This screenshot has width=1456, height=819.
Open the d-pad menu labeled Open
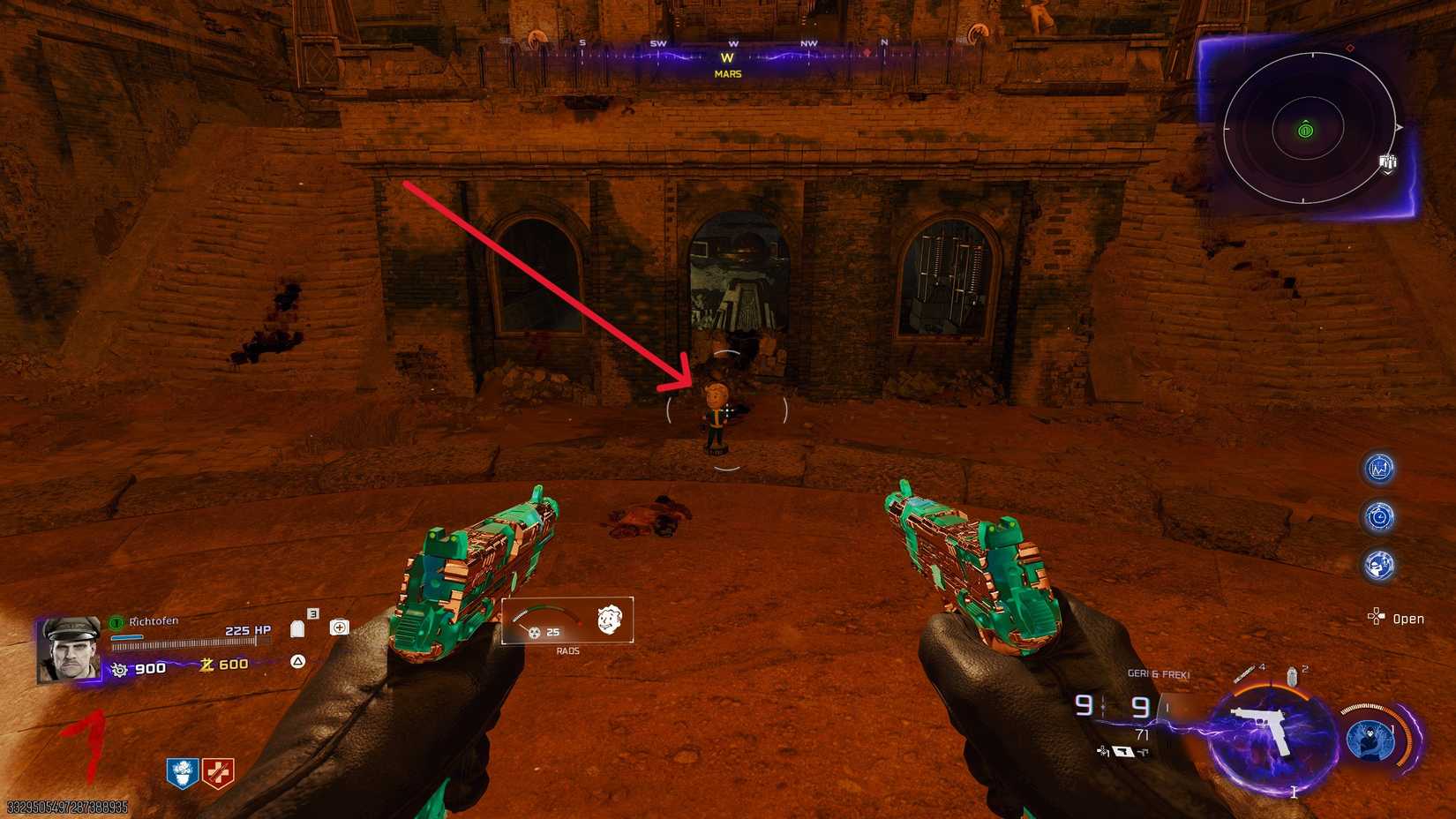(x=1377, y=618)
